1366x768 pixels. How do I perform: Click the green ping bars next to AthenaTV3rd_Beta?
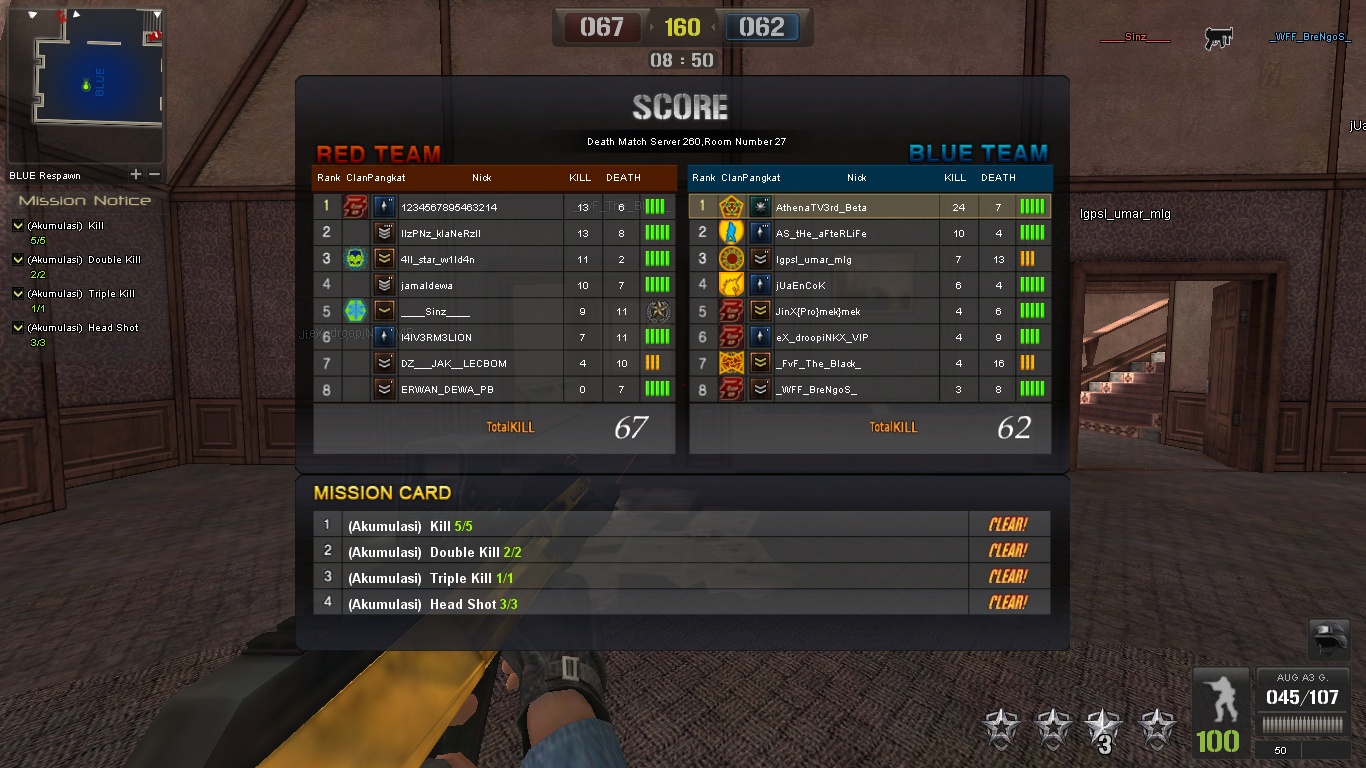click(x=1032, y=206)
